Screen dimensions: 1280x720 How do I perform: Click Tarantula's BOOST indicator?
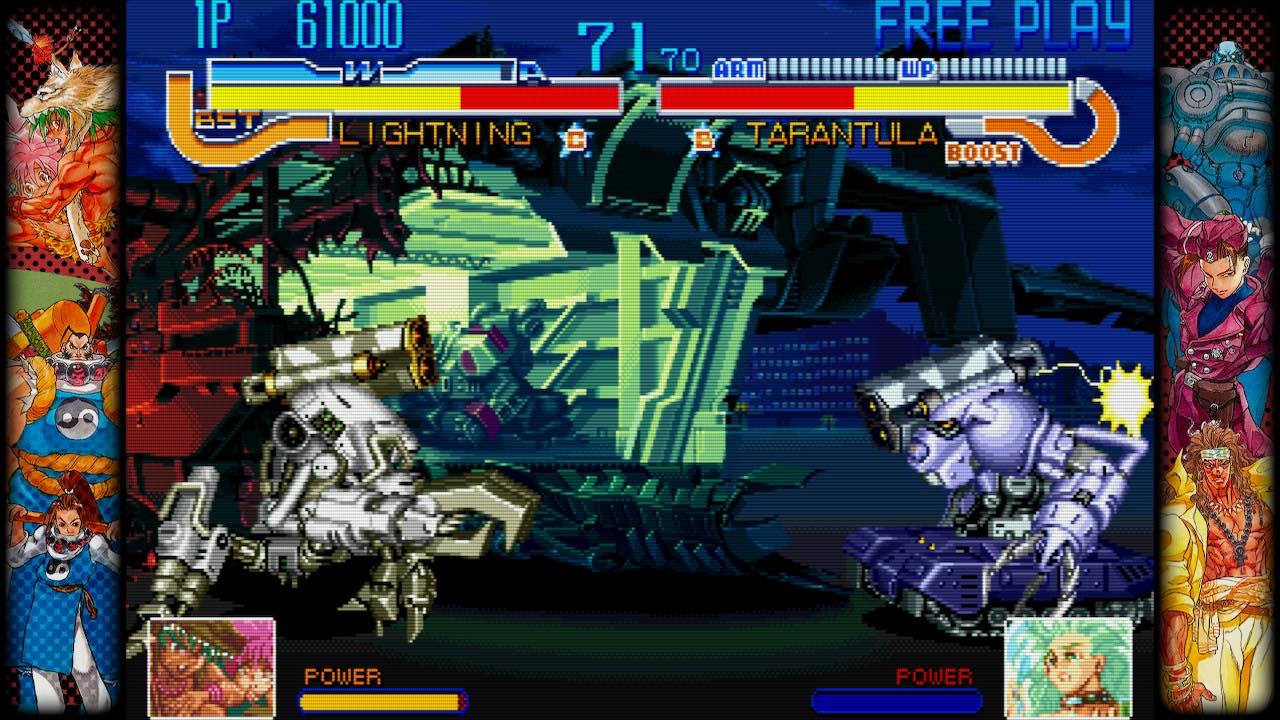(x=983, y=153)
